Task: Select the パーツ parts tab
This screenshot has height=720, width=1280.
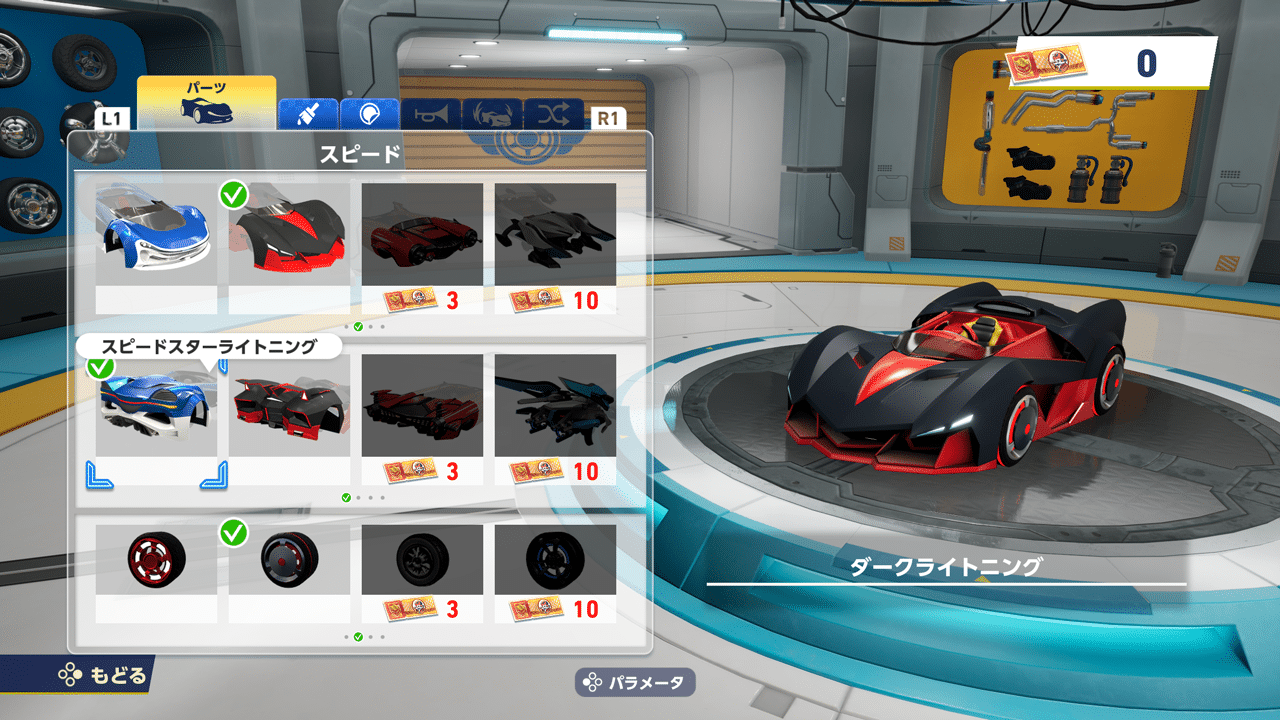Action: 206,104
